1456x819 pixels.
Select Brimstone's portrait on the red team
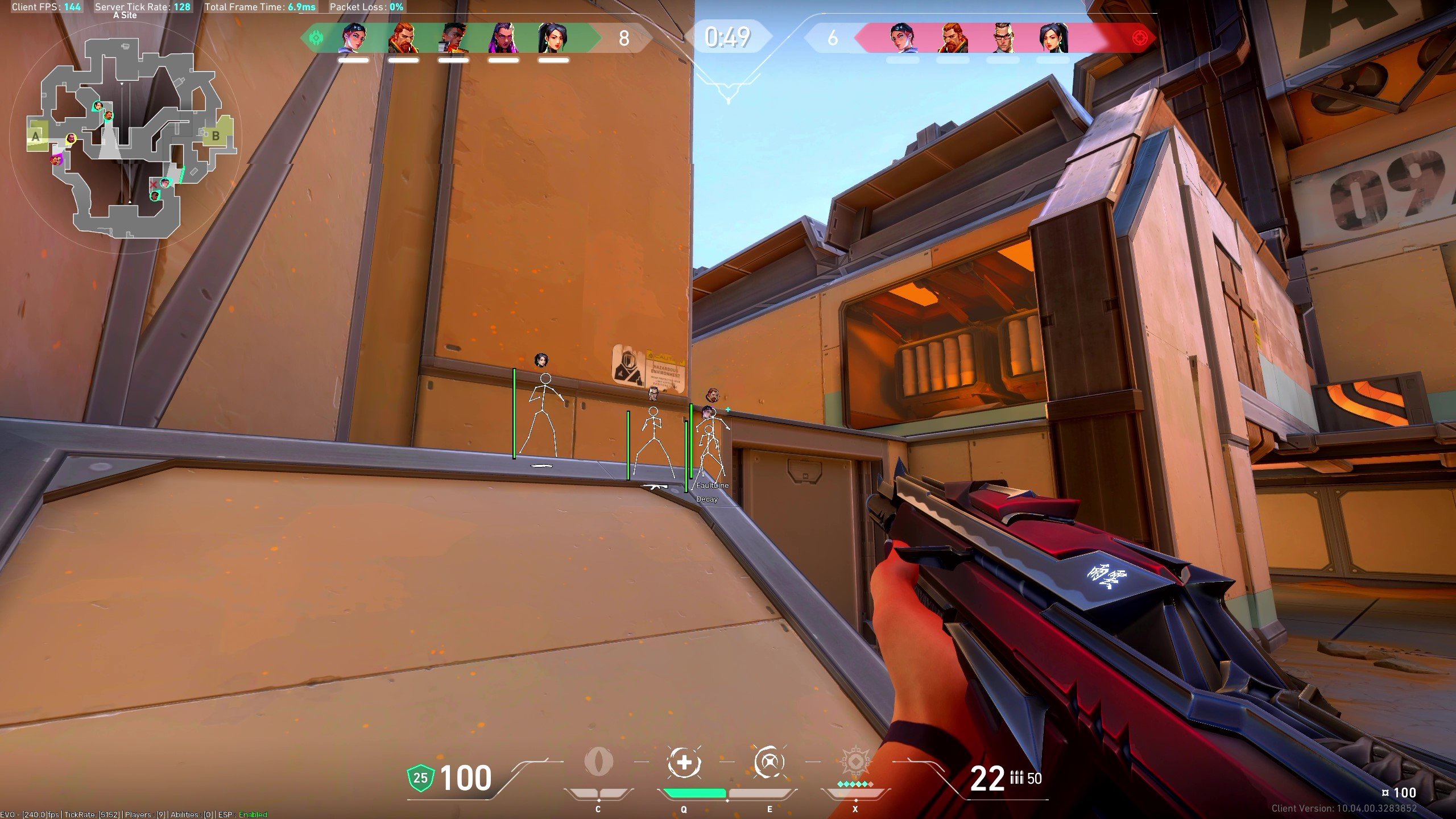[952, 38]
